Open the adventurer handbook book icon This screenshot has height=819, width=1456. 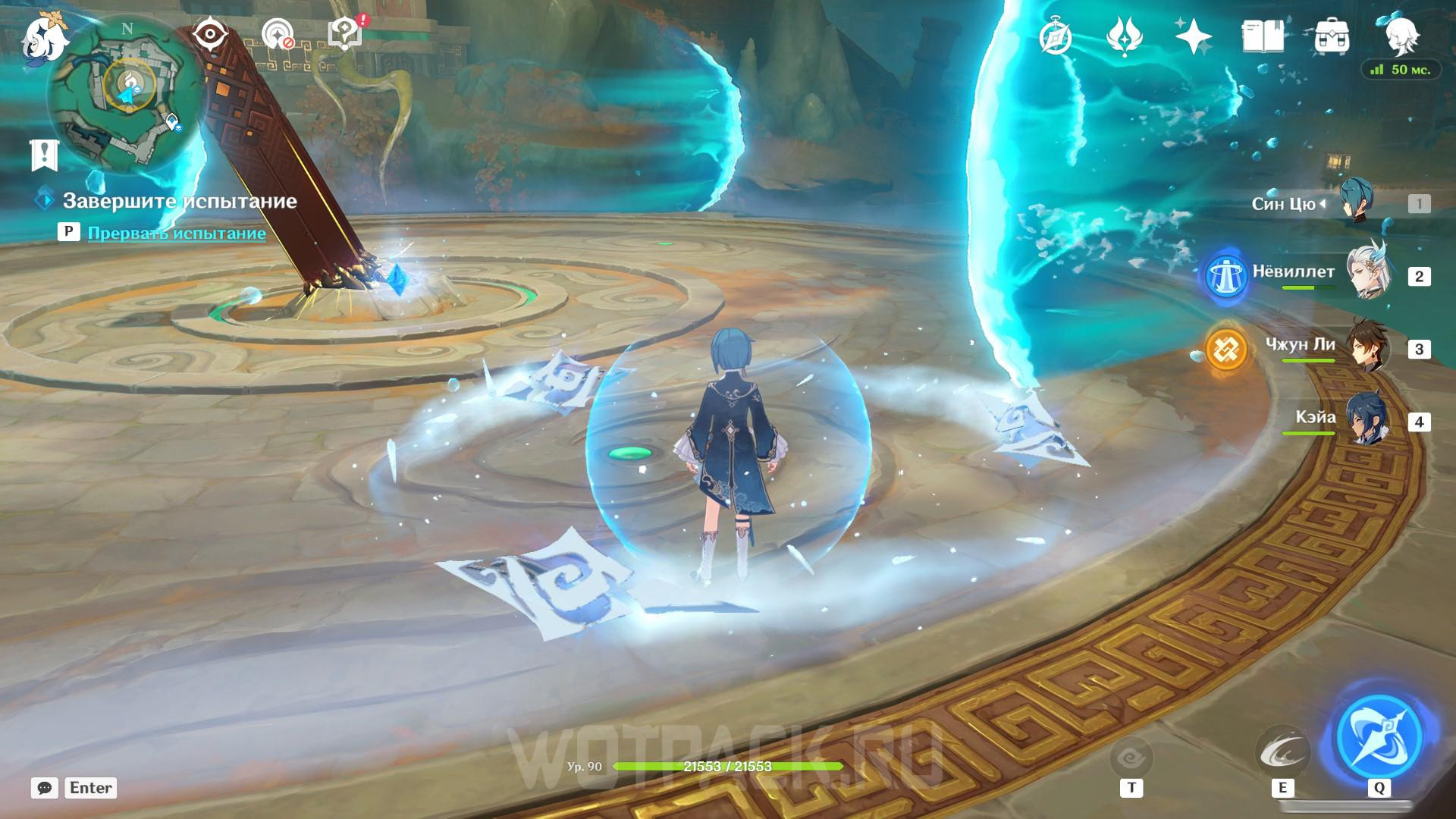(x=1263, y=36)
